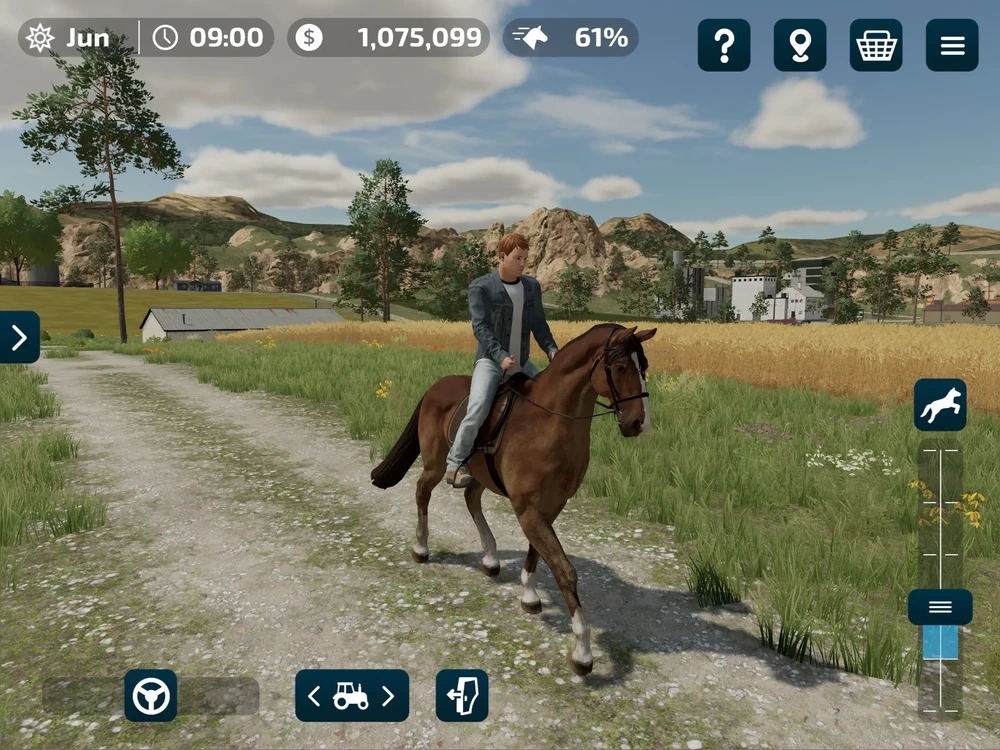The image size is (1000, 750).
Task: Tap the steering wheel control button
Action: tap(151, 696)
